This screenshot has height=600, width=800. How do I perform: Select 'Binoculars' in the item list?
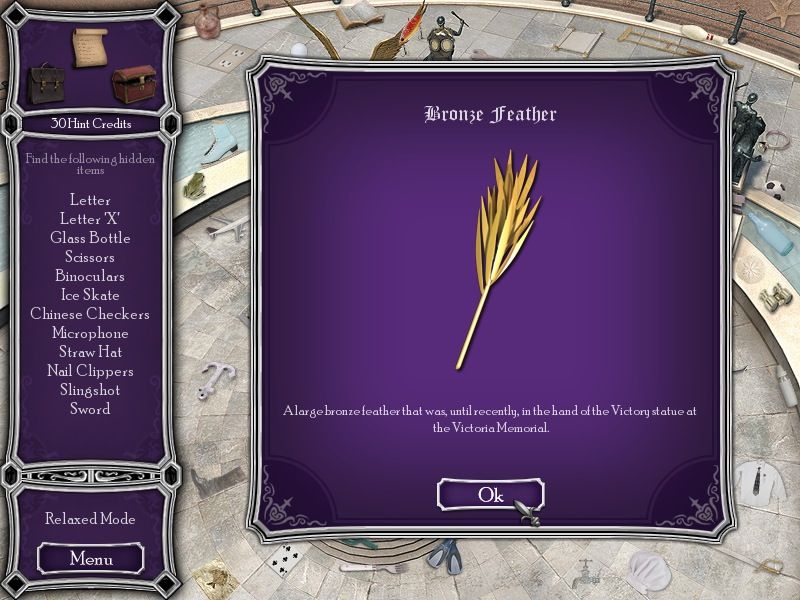(90, 276)
